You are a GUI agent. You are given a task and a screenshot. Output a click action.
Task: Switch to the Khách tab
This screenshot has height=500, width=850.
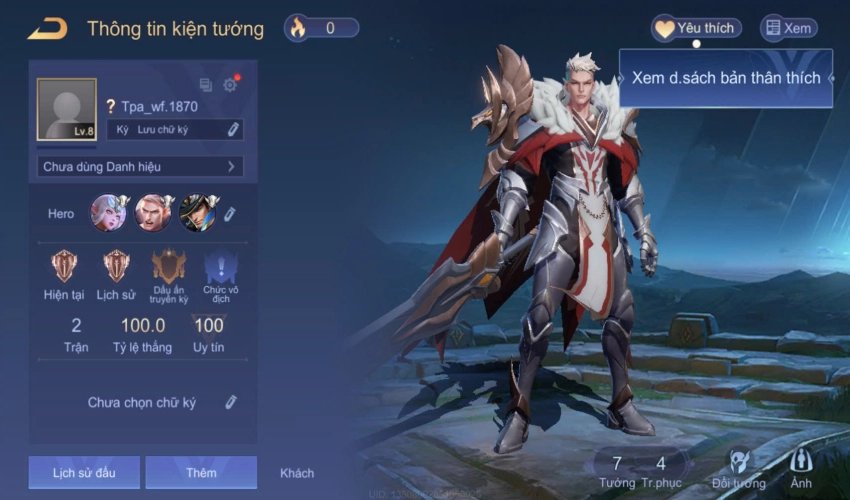click(297, 473)
